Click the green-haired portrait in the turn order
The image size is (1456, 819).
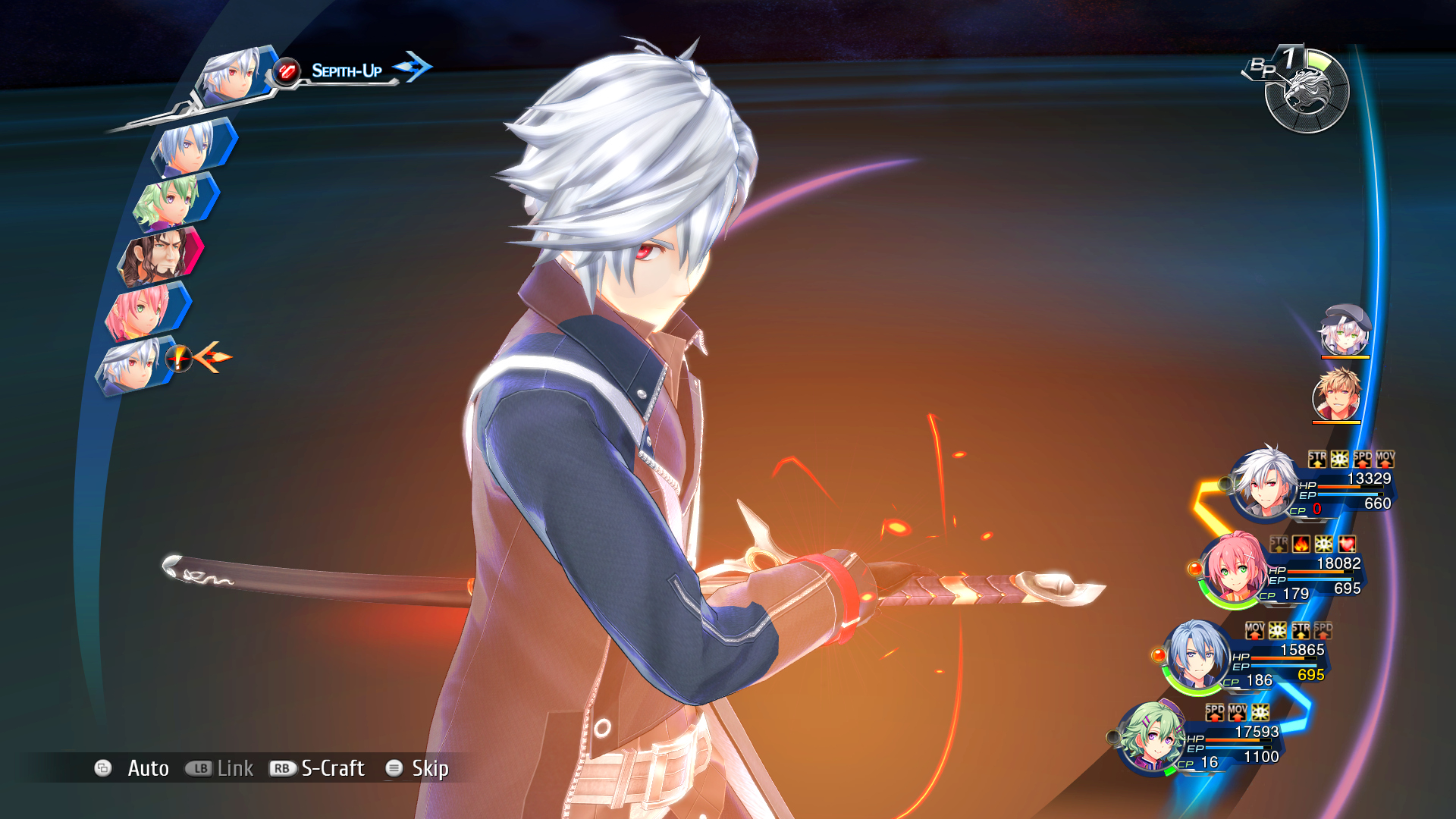(170, 200)
